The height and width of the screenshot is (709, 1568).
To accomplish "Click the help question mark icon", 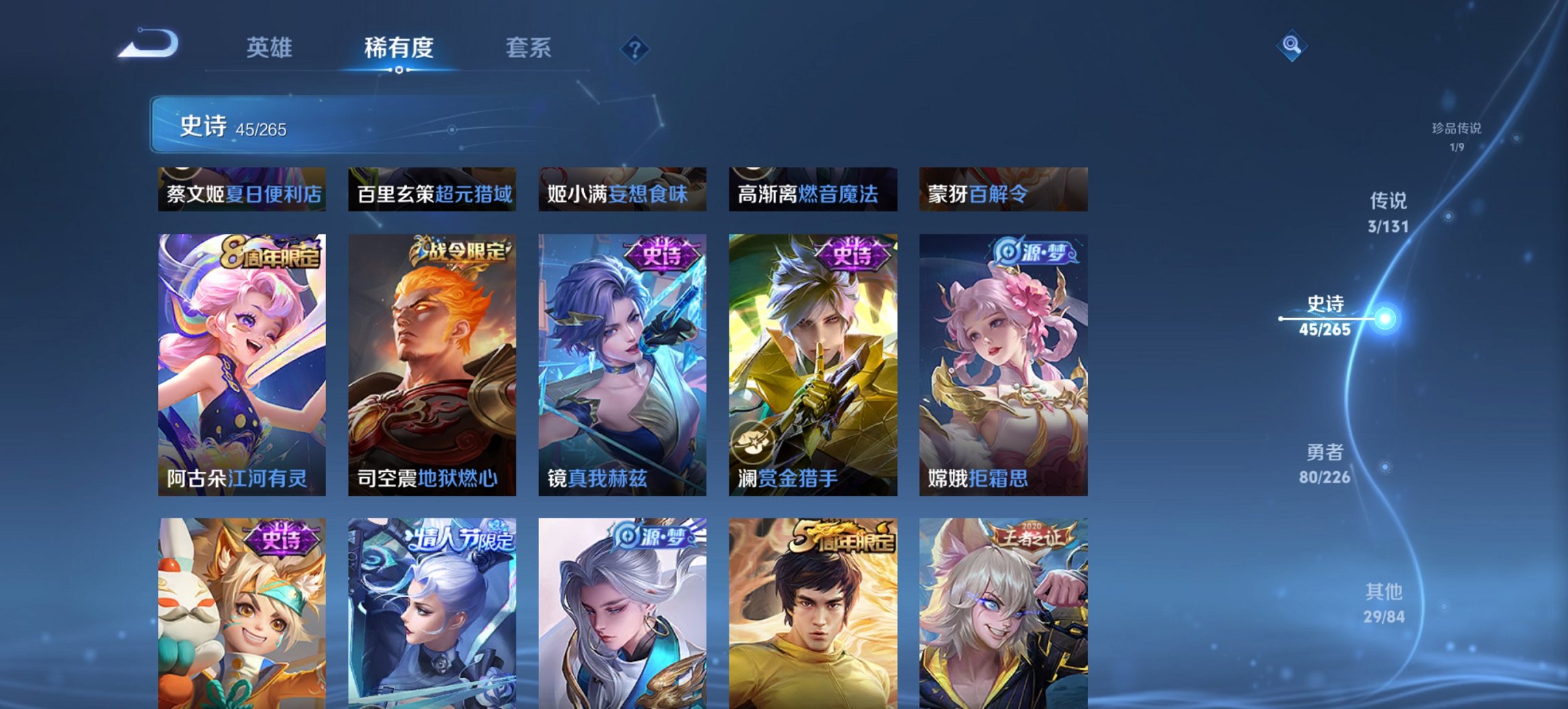I will pyautogui.click(x=635, y=48).
